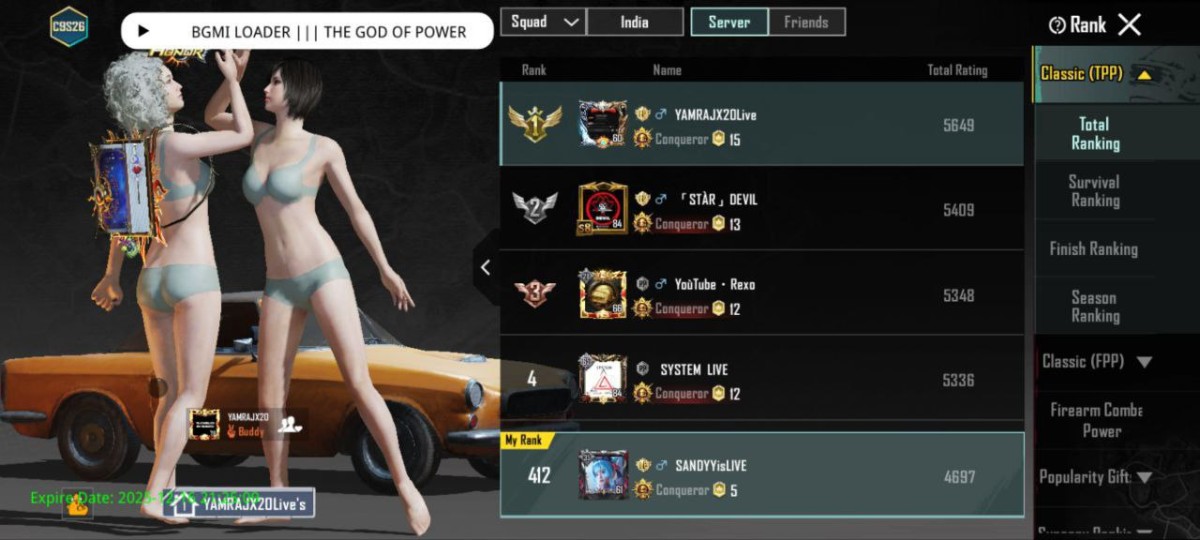
Task: Show the Finish Ranking list
Action: [x=1094, y=249]
